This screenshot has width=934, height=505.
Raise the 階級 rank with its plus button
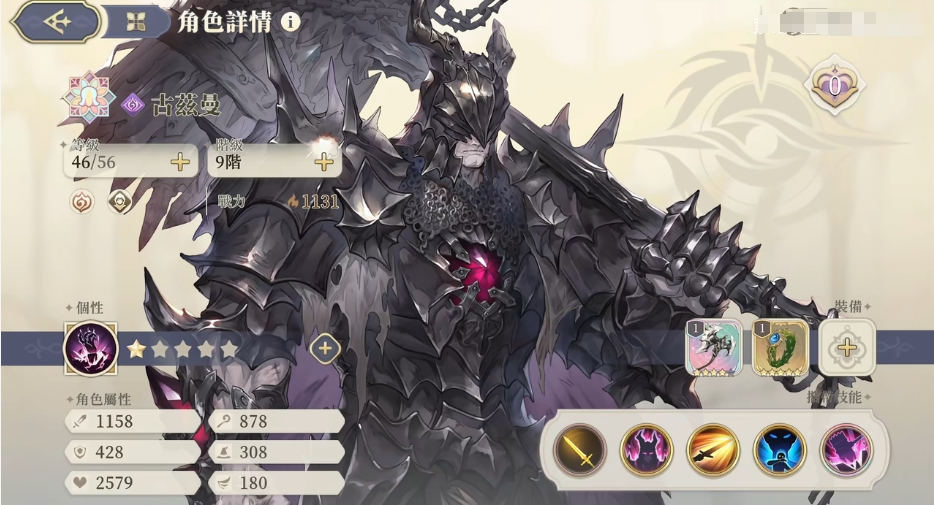(x=323, y=161)
